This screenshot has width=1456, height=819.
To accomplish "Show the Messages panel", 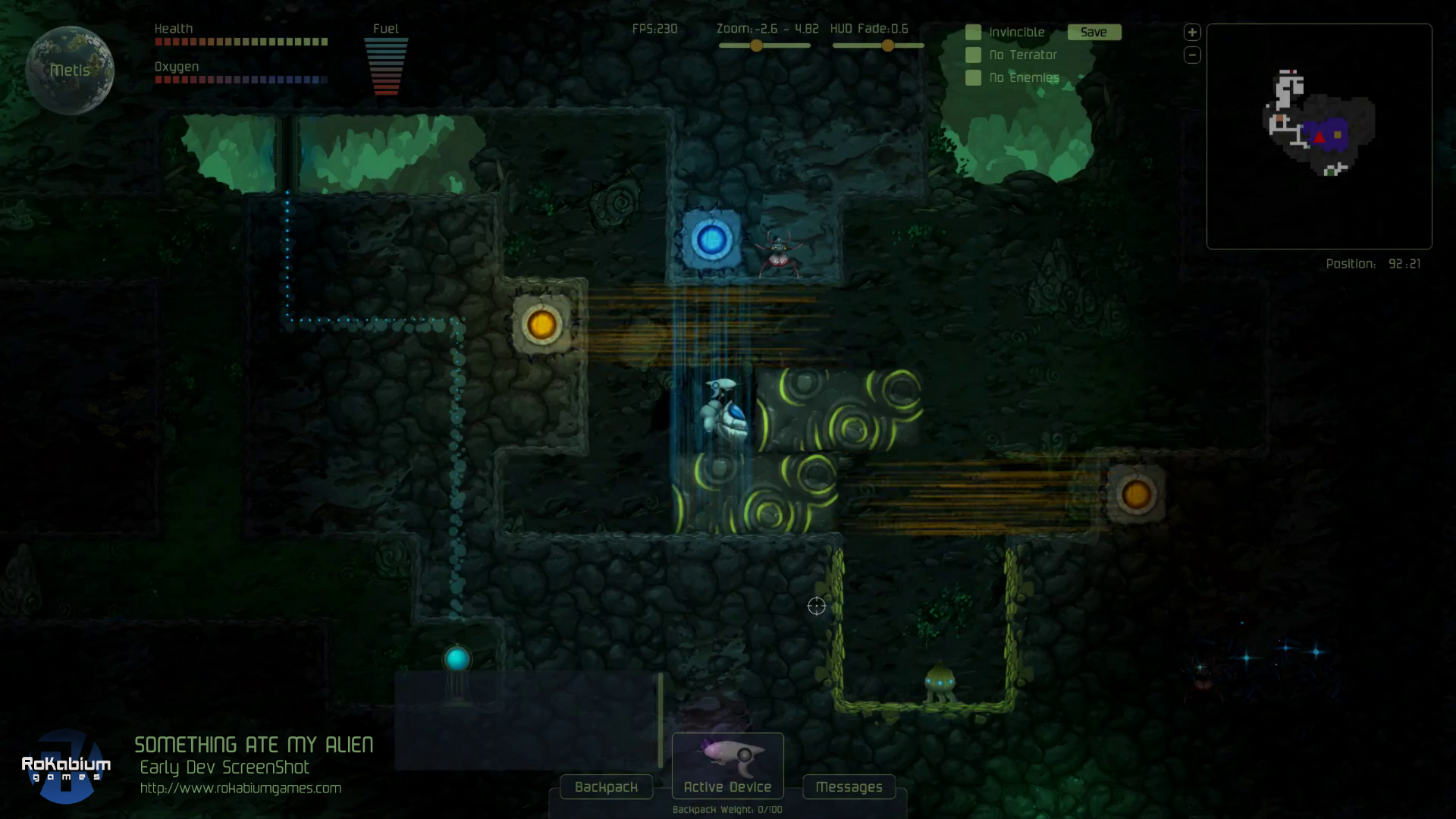I will coord(849,787).
